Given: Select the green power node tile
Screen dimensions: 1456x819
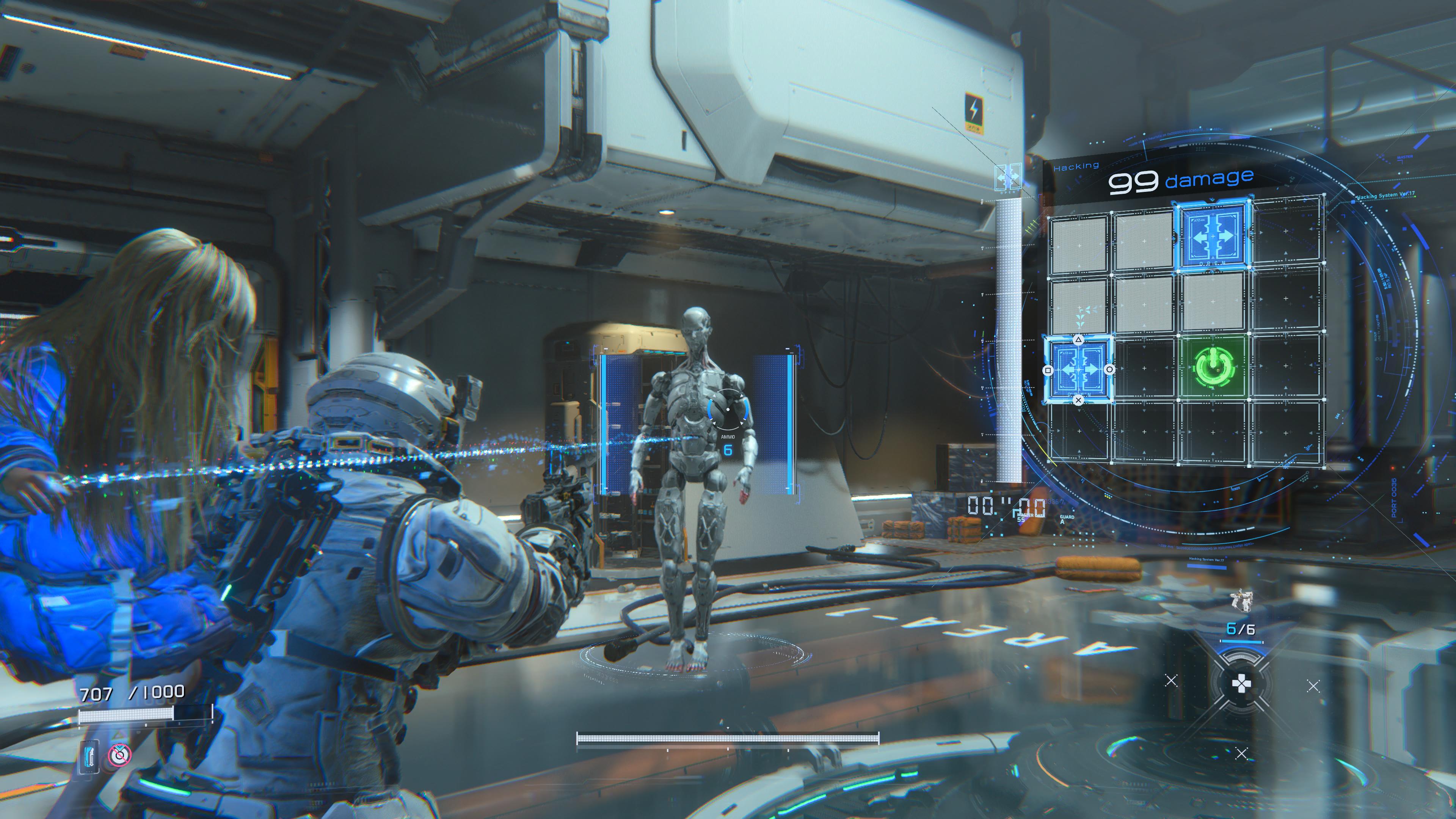Looking at the screenshot, I should (1213, 366).
